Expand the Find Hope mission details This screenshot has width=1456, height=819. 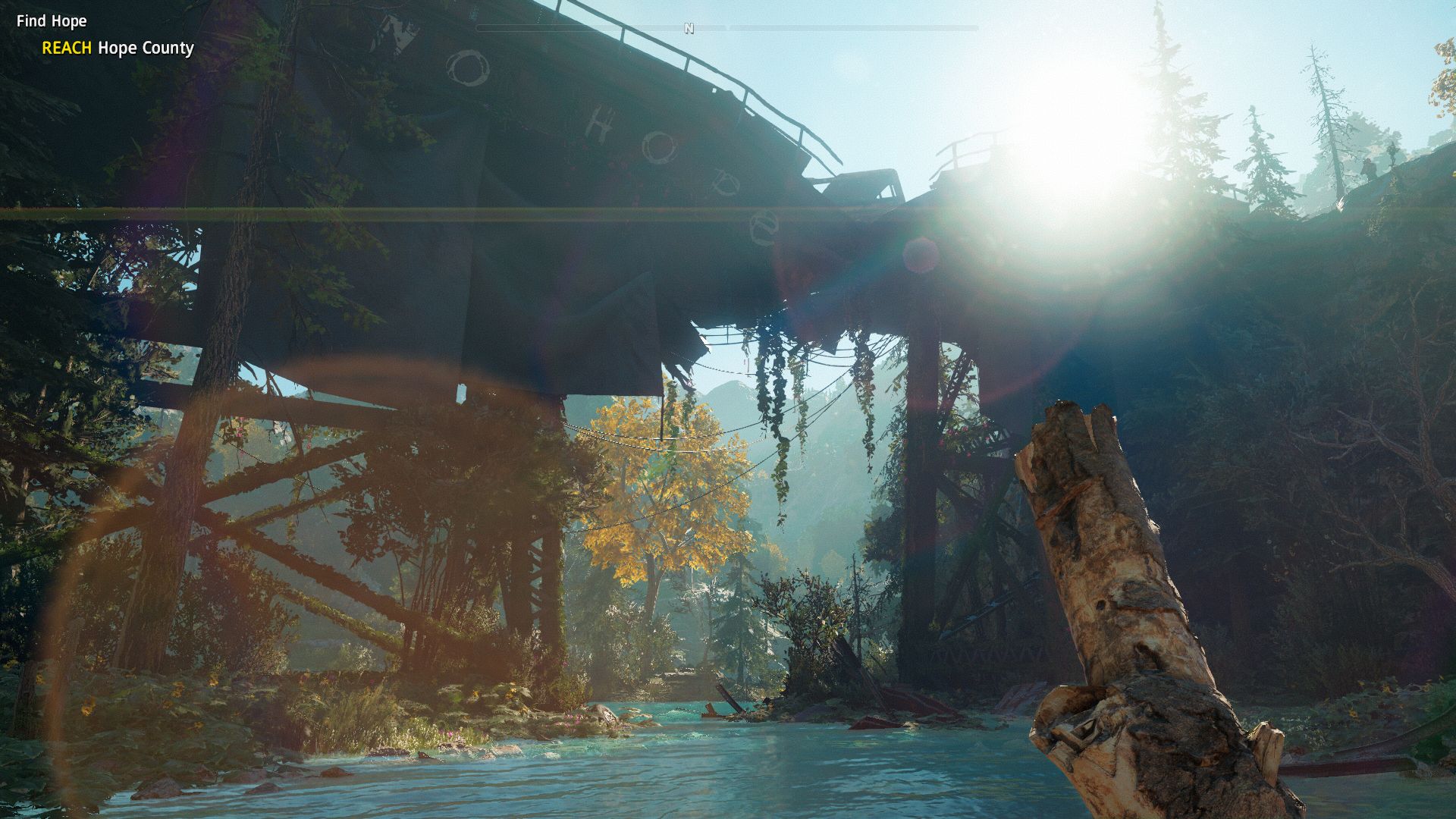[50, 21]
